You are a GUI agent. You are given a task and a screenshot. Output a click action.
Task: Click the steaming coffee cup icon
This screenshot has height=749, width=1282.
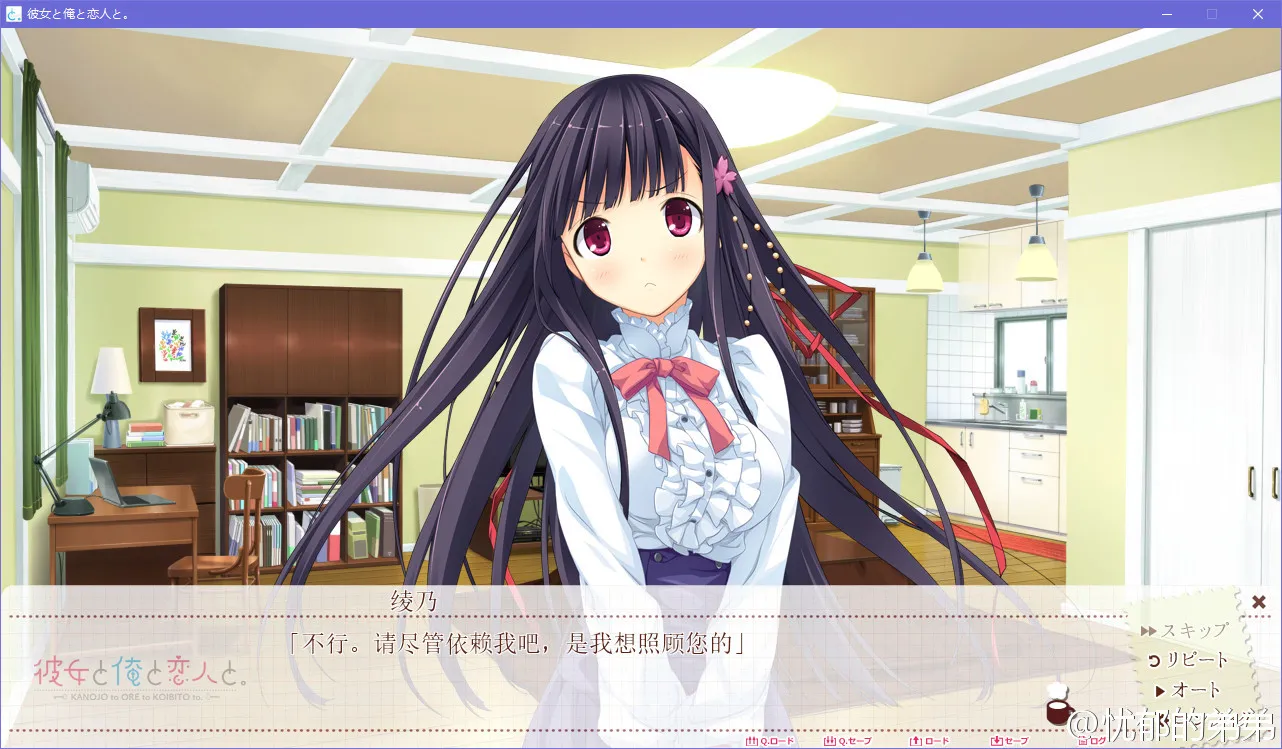click(x=1057, y=705)
